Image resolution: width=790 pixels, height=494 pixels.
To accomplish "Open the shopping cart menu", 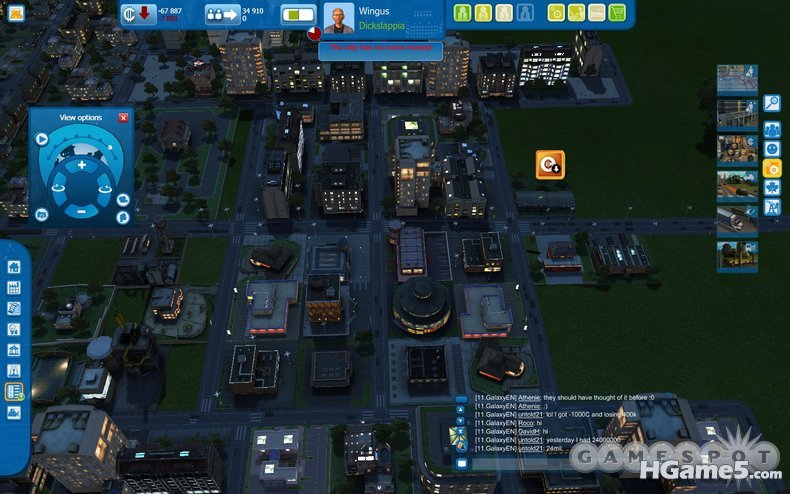I will coord(617,13).
